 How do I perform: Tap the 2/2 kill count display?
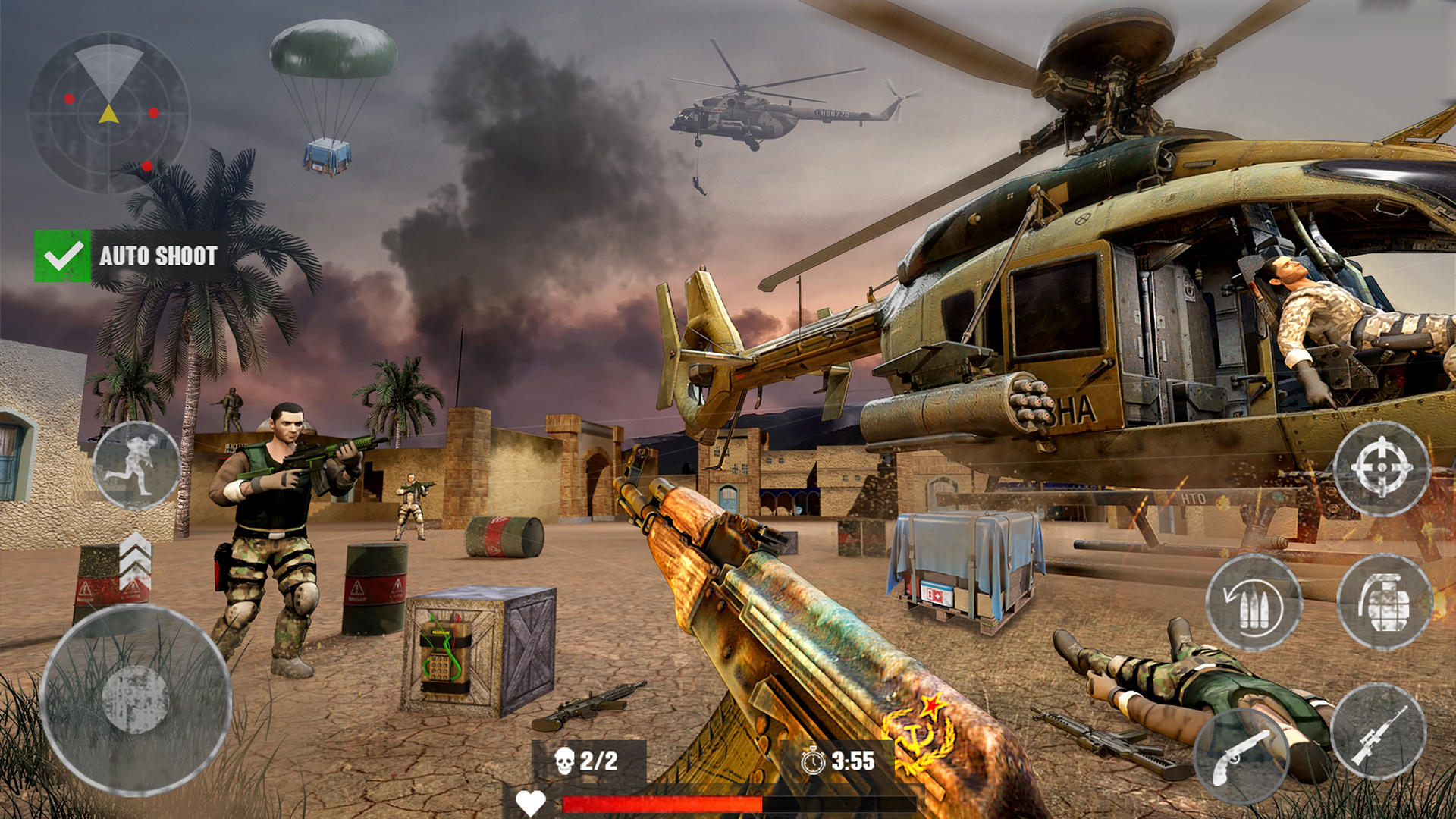point(599,758)
